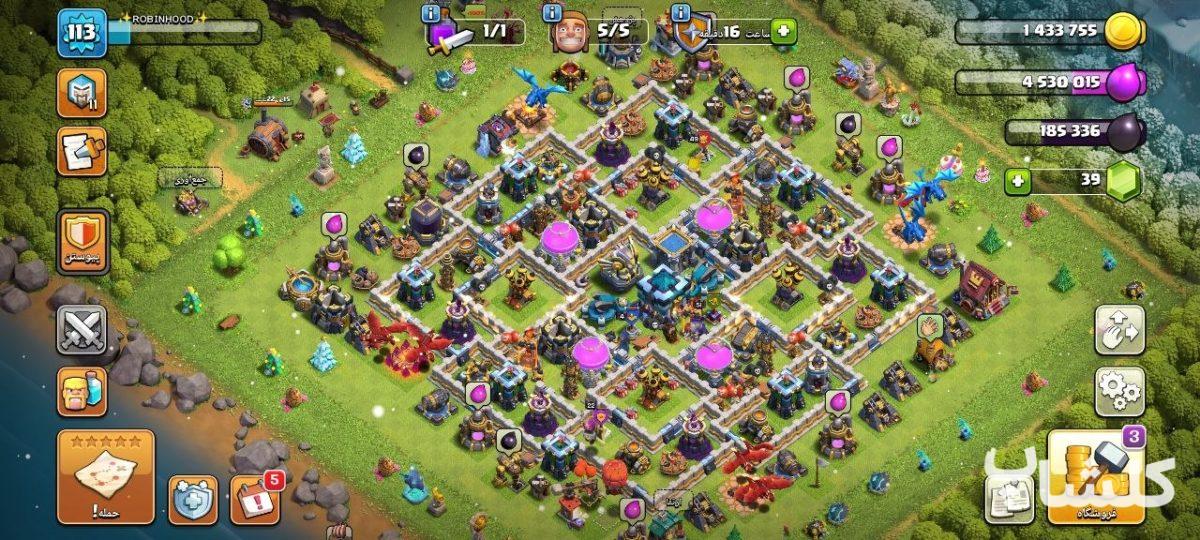Screen dimensions: 1200x540
Task: Open the barbarian and potion army button
Action: 82,391
